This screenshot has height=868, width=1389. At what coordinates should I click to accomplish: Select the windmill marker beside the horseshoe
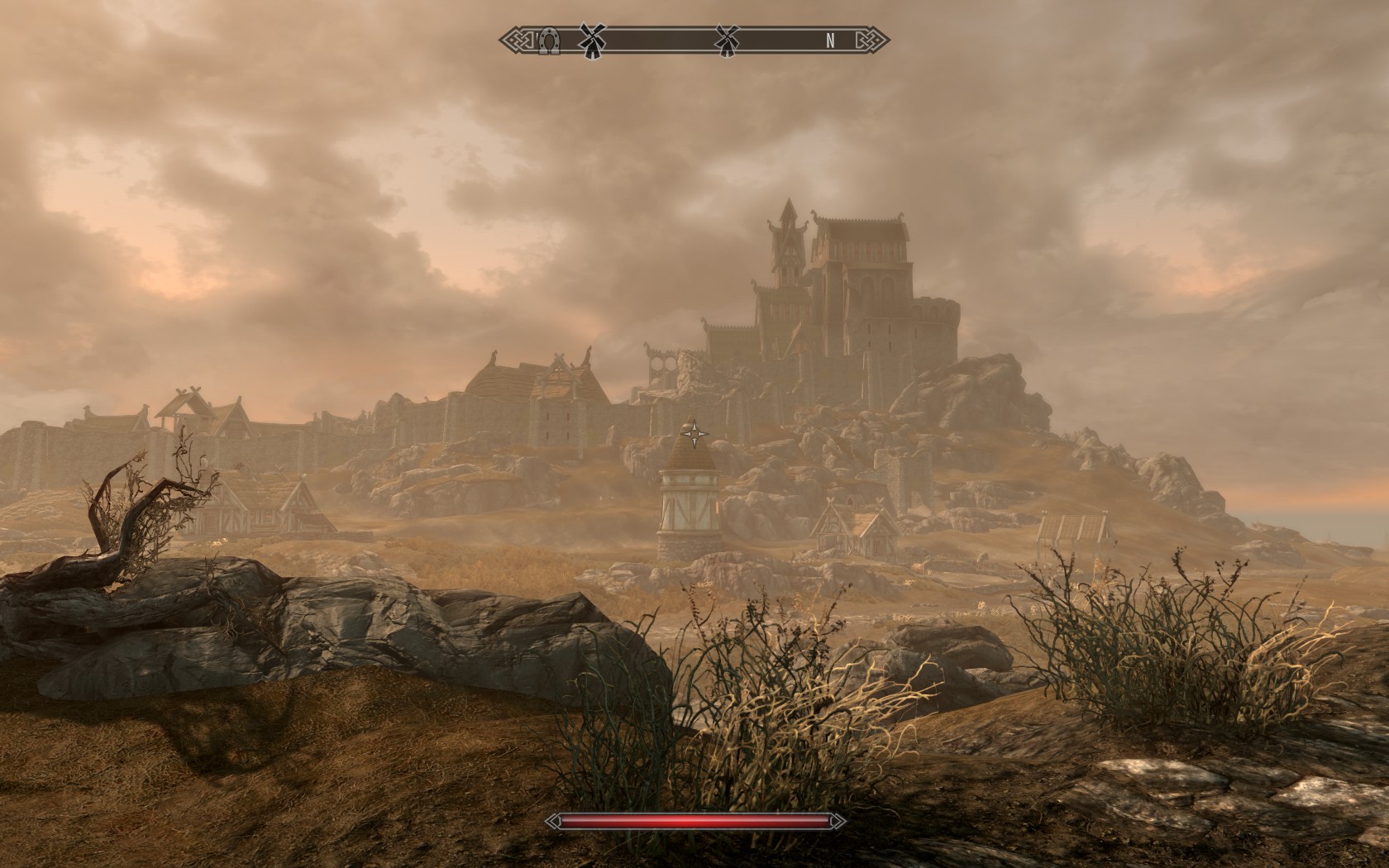(x=590, y=39)
